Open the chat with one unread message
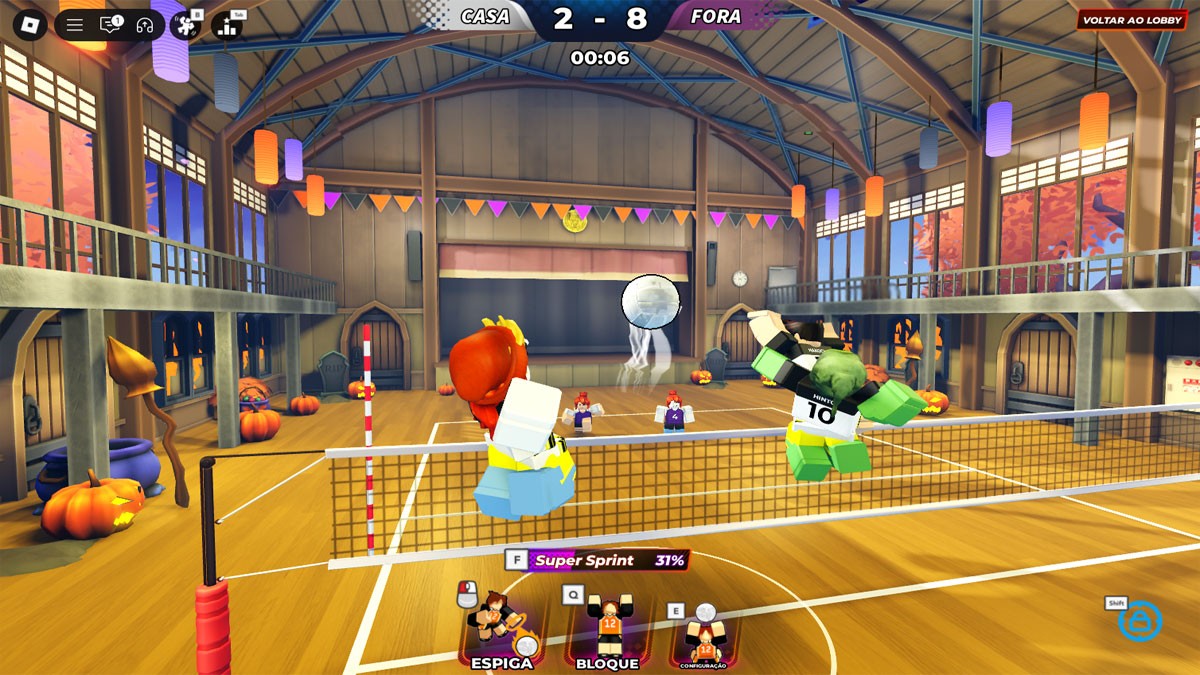 tap(110, 25)
